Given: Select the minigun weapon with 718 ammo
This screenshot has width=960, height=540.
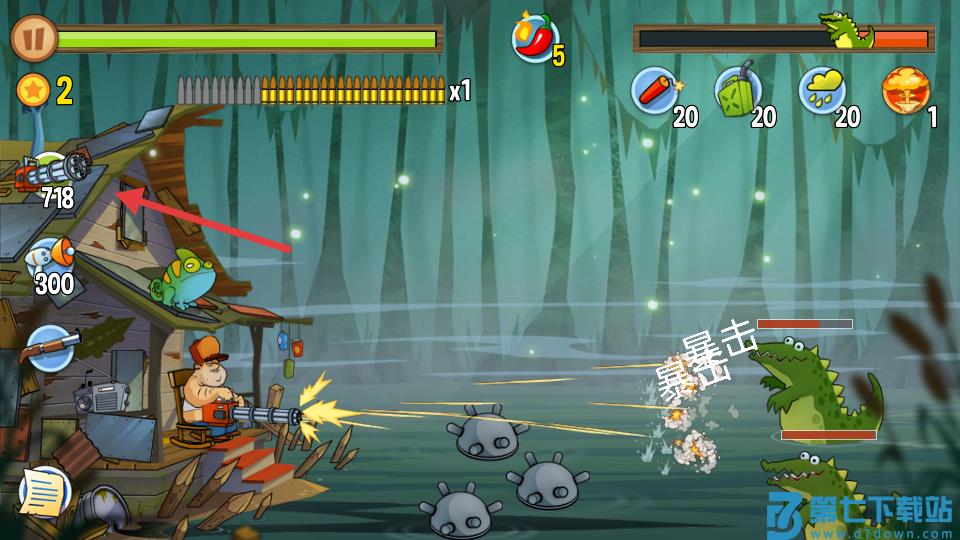Looking at the screenshot, I should pos(51,178).
